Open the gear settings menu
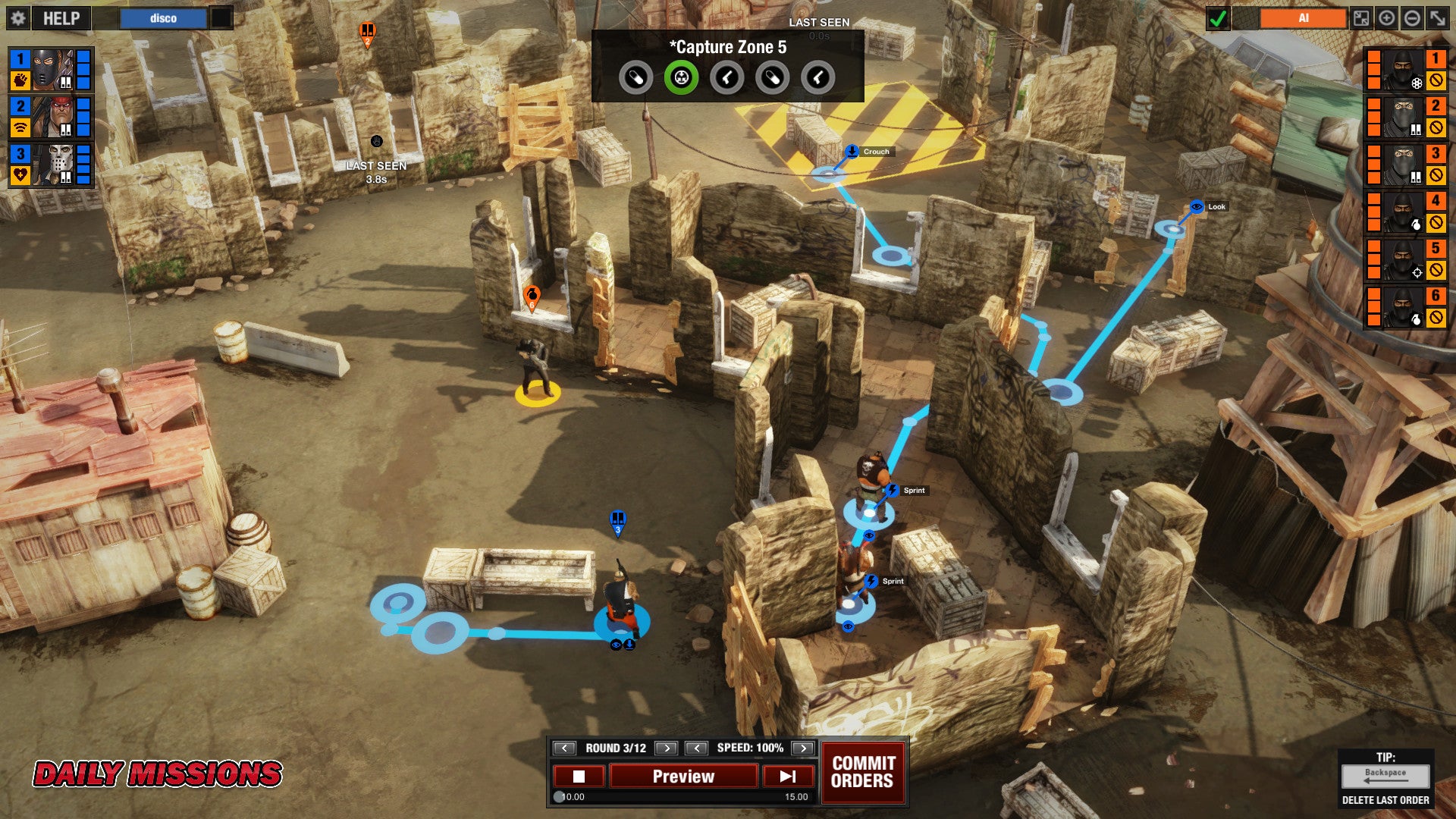This screenshot has height=819, width=1456. tap(18, 18)
